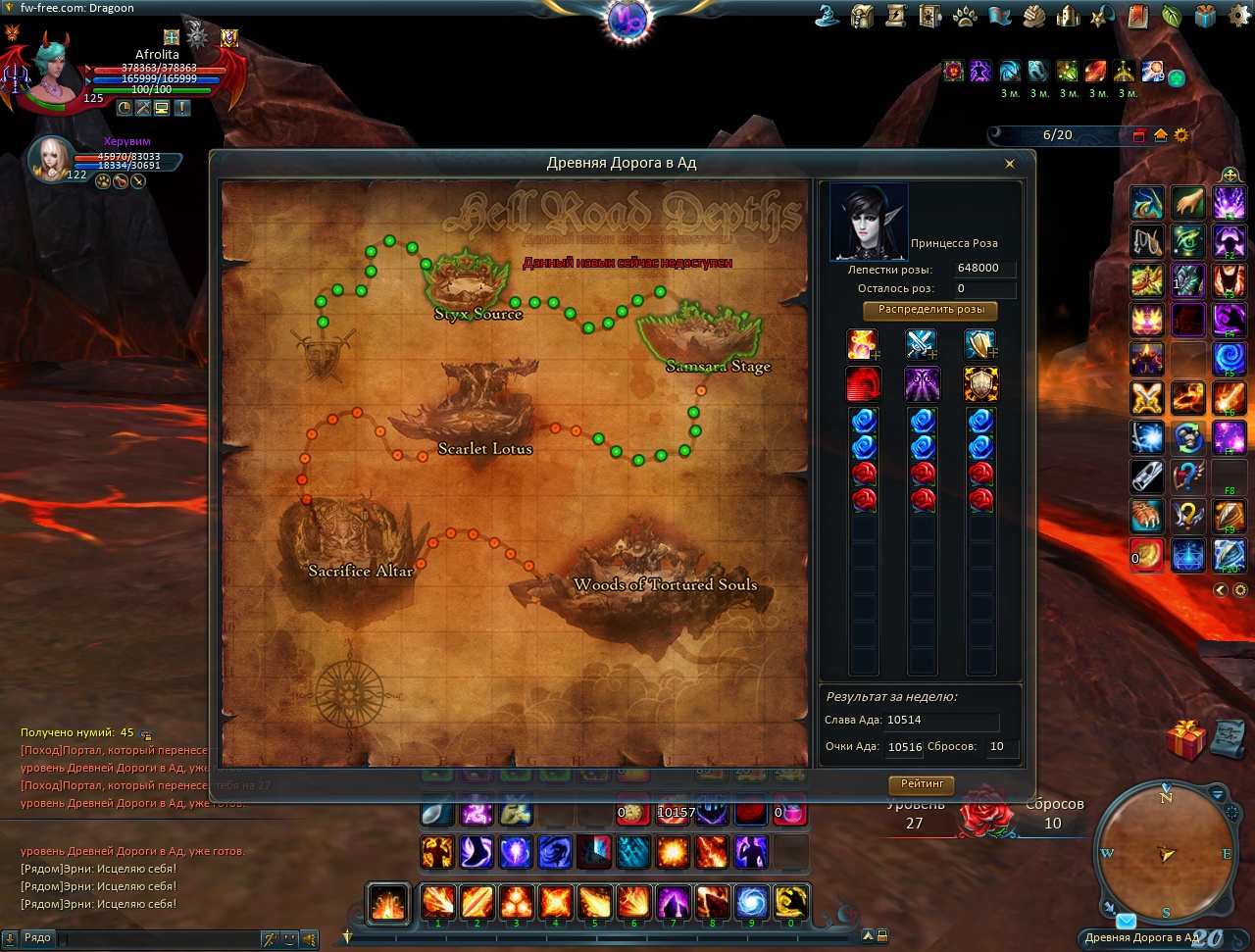Upgrade the golden shield rose skill

(x=980, y=345)
